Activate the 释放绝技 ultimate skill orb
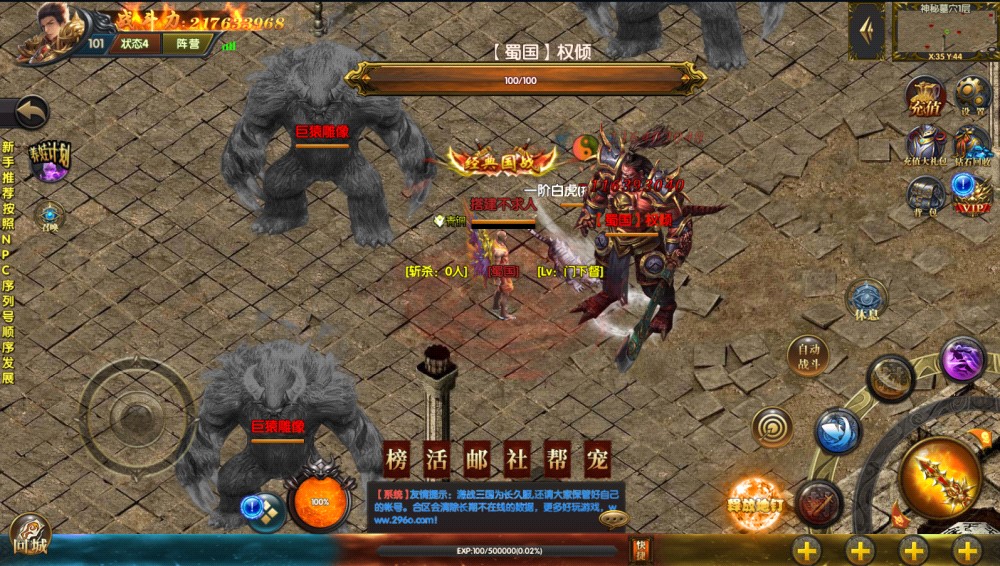 coord(756,503)
